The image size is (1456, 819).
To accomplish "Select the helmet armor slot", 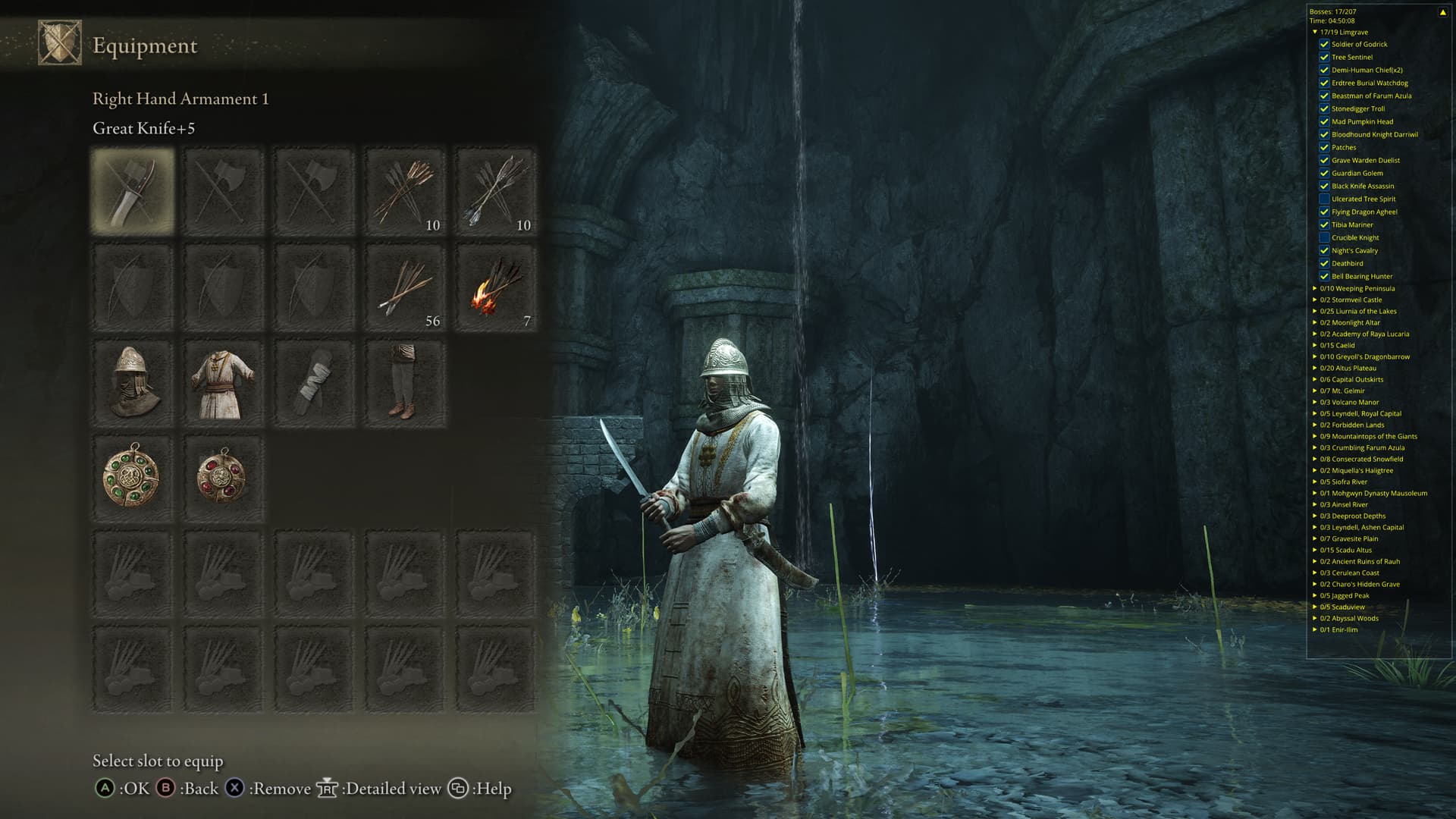I will (x=133, y=383).
